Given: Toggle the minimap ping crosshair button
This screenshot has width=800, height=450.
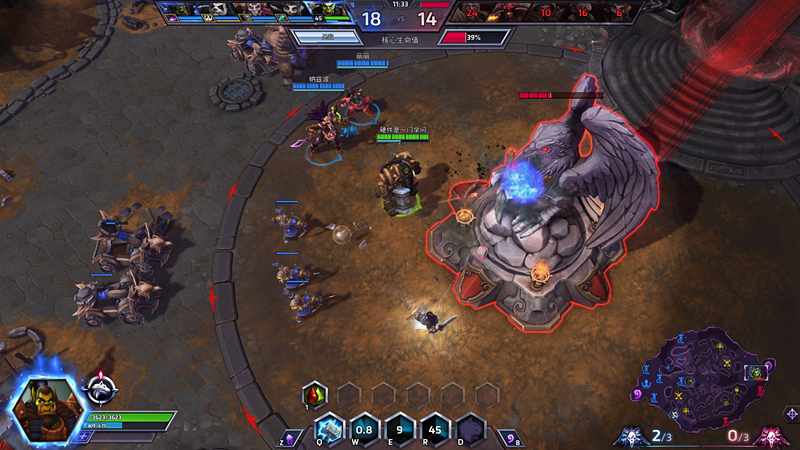Looking at the screenshot, I should click(x=791, y=413).
